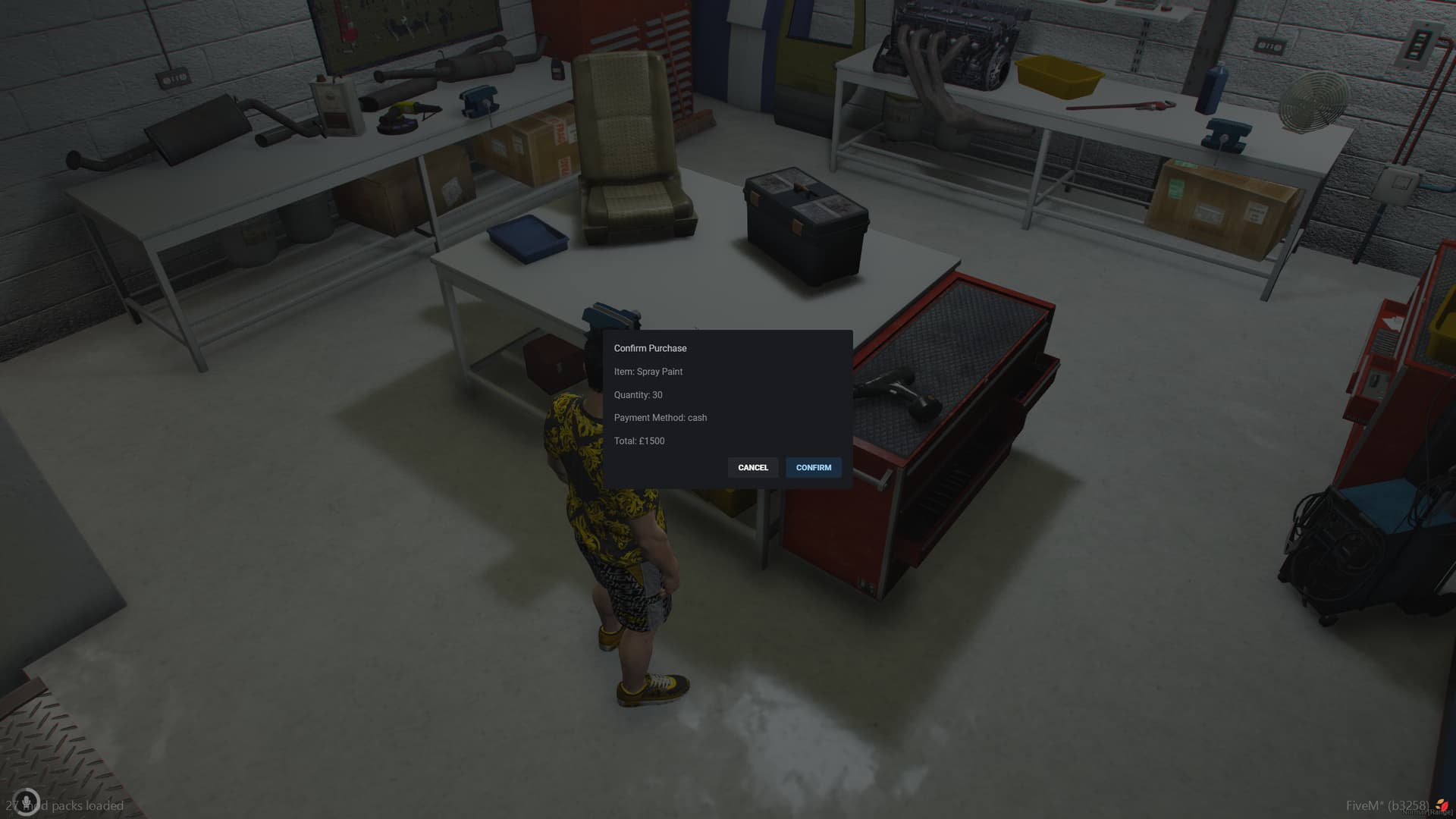Click the Quantity 30 entry
The width and height of the screenshot is (1456, 819).
pos(638,394)
